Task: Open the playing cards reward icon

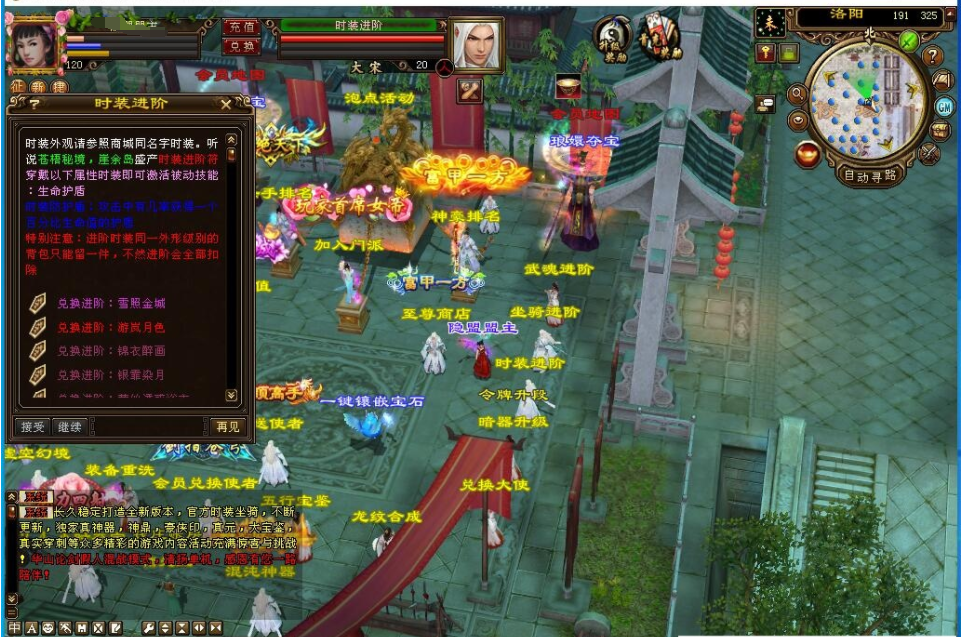Action: (x=660, y=37)
